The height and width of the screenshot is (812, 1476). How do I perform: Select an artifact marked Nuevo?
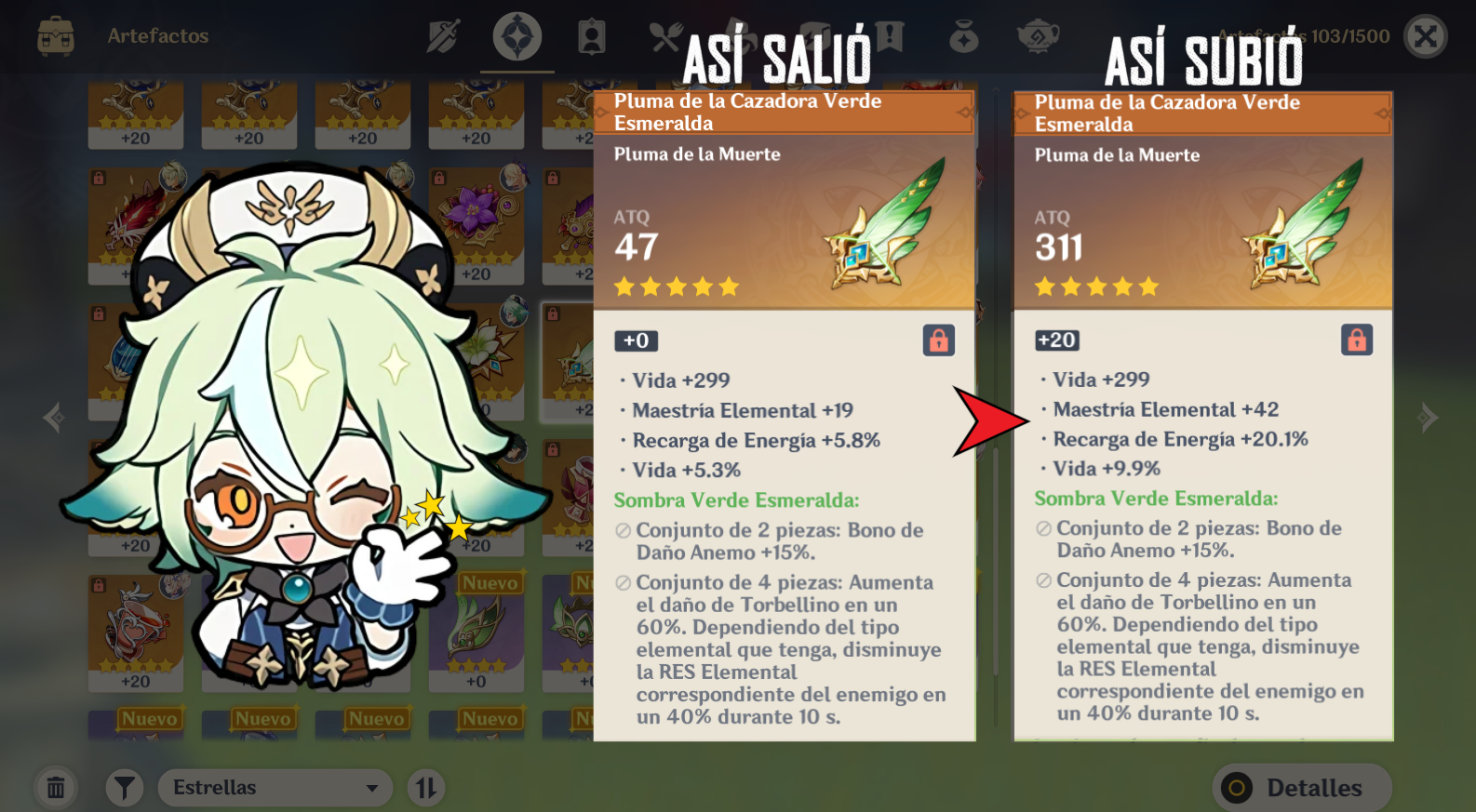(476, 632)
